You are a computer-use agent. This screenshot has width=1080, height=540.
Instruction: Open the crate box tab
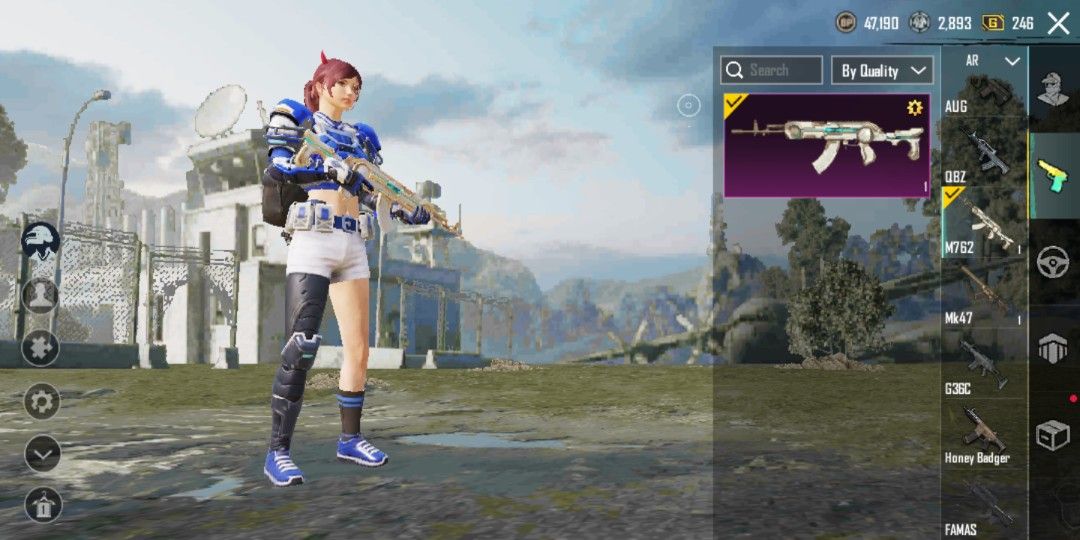[1053, 433]
